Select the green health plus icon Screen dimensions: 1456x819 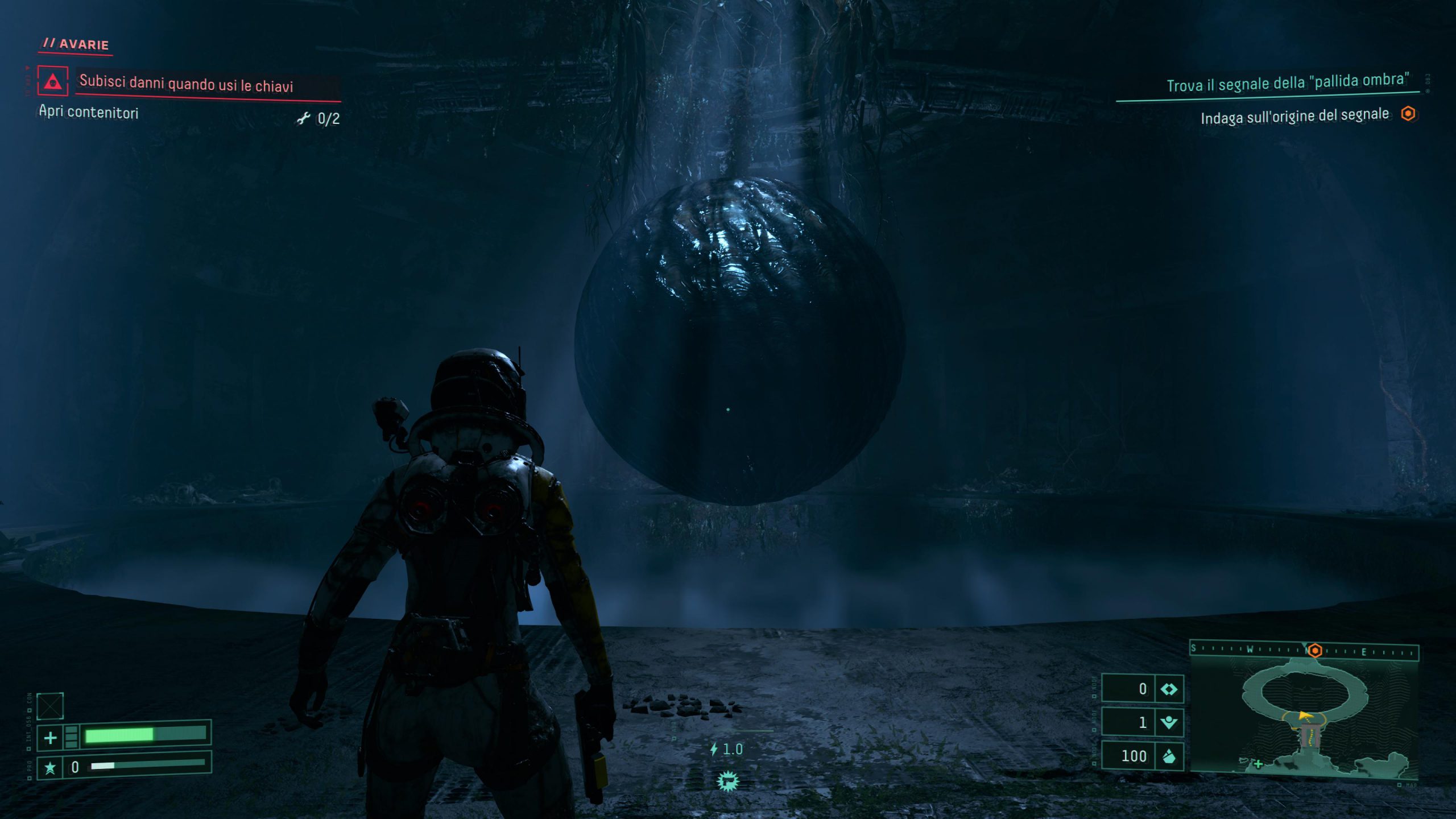point(51,738)
